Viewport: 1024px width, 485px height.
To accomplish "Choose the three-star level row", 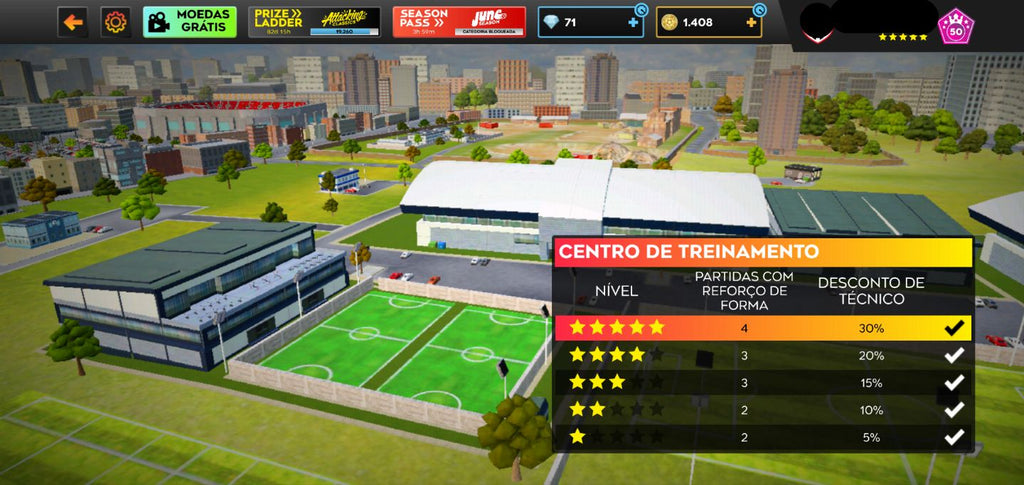I will point(762,382).
